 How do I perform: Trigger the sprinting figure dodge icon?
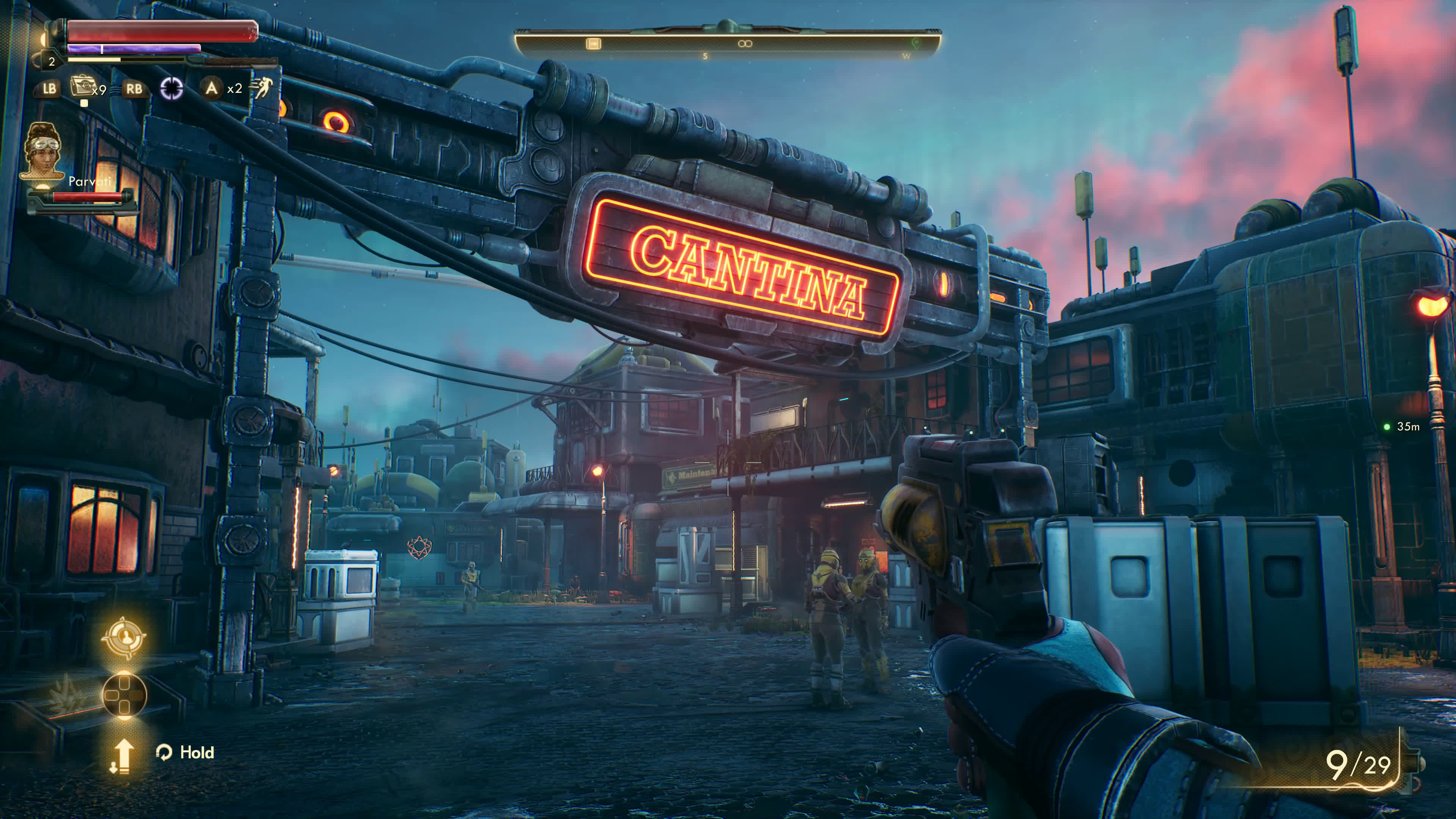click(x=262, y=88)
